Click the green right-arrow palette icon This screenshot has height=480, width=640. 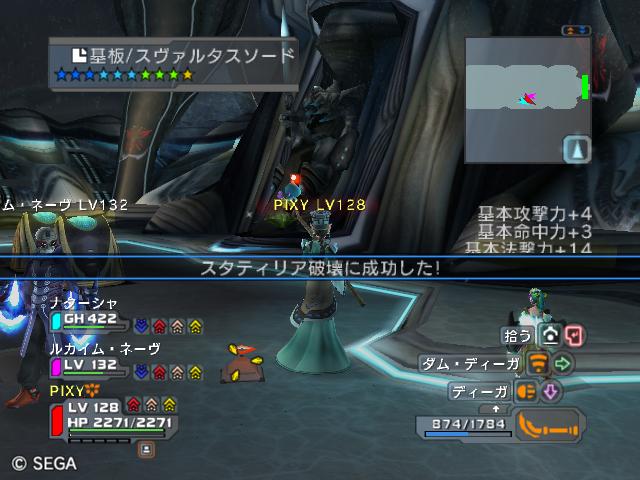click(563, 363)
